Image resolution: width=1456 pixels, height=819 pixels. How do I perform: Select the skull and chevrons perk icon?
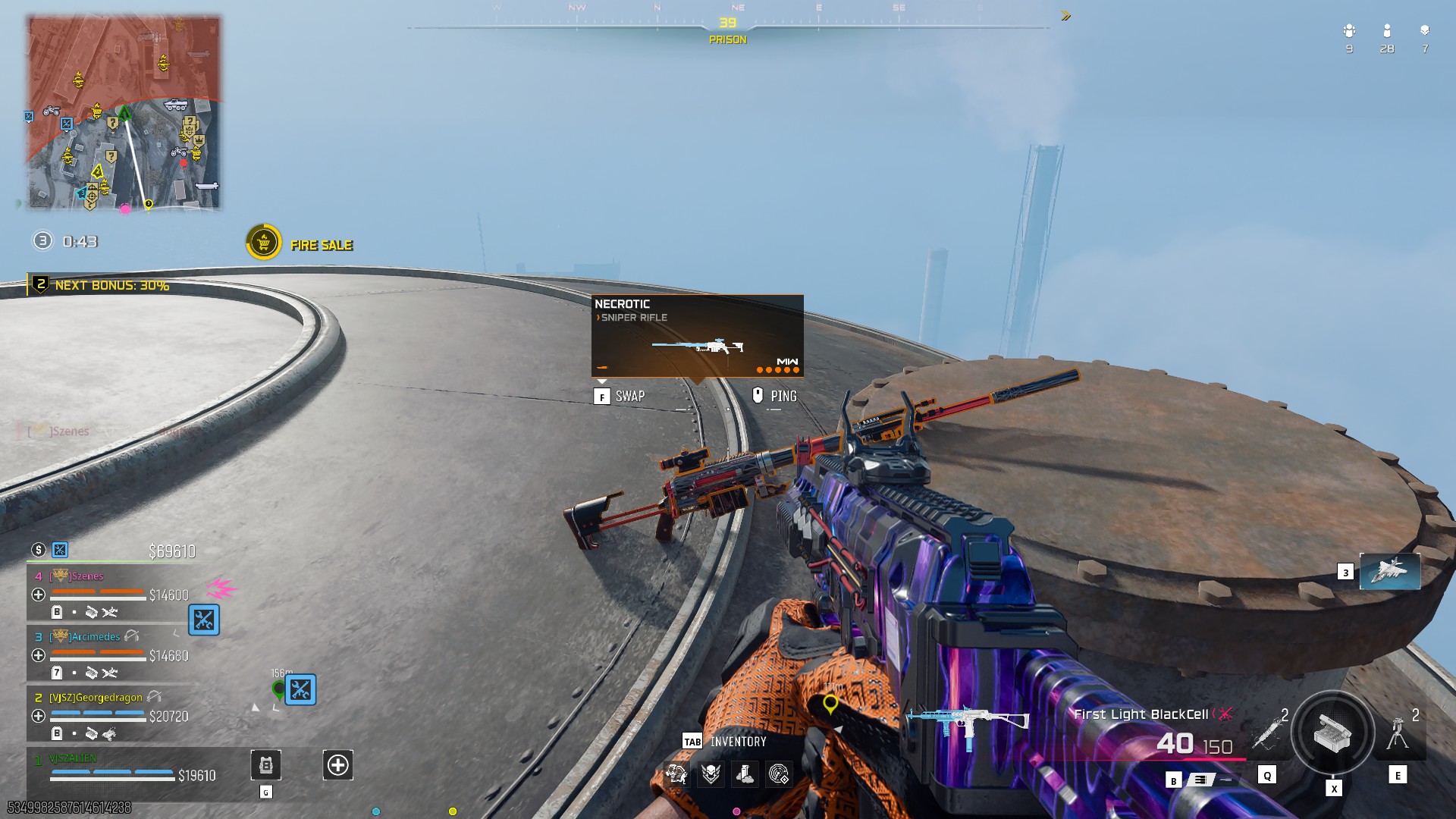(711, 773)
